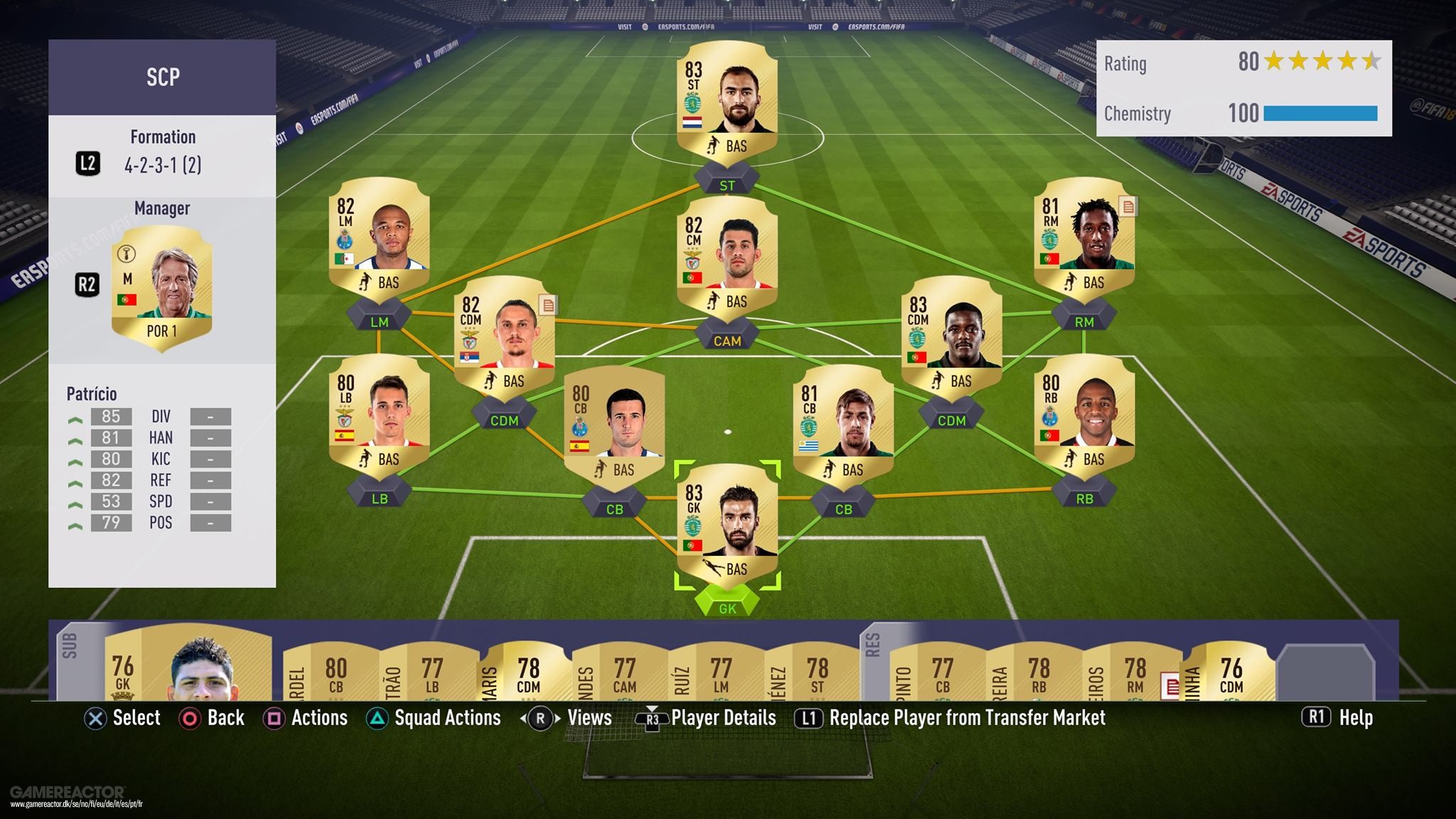
Task: Pick the 77-rated LB substitute card
Action: pos(432,673)
